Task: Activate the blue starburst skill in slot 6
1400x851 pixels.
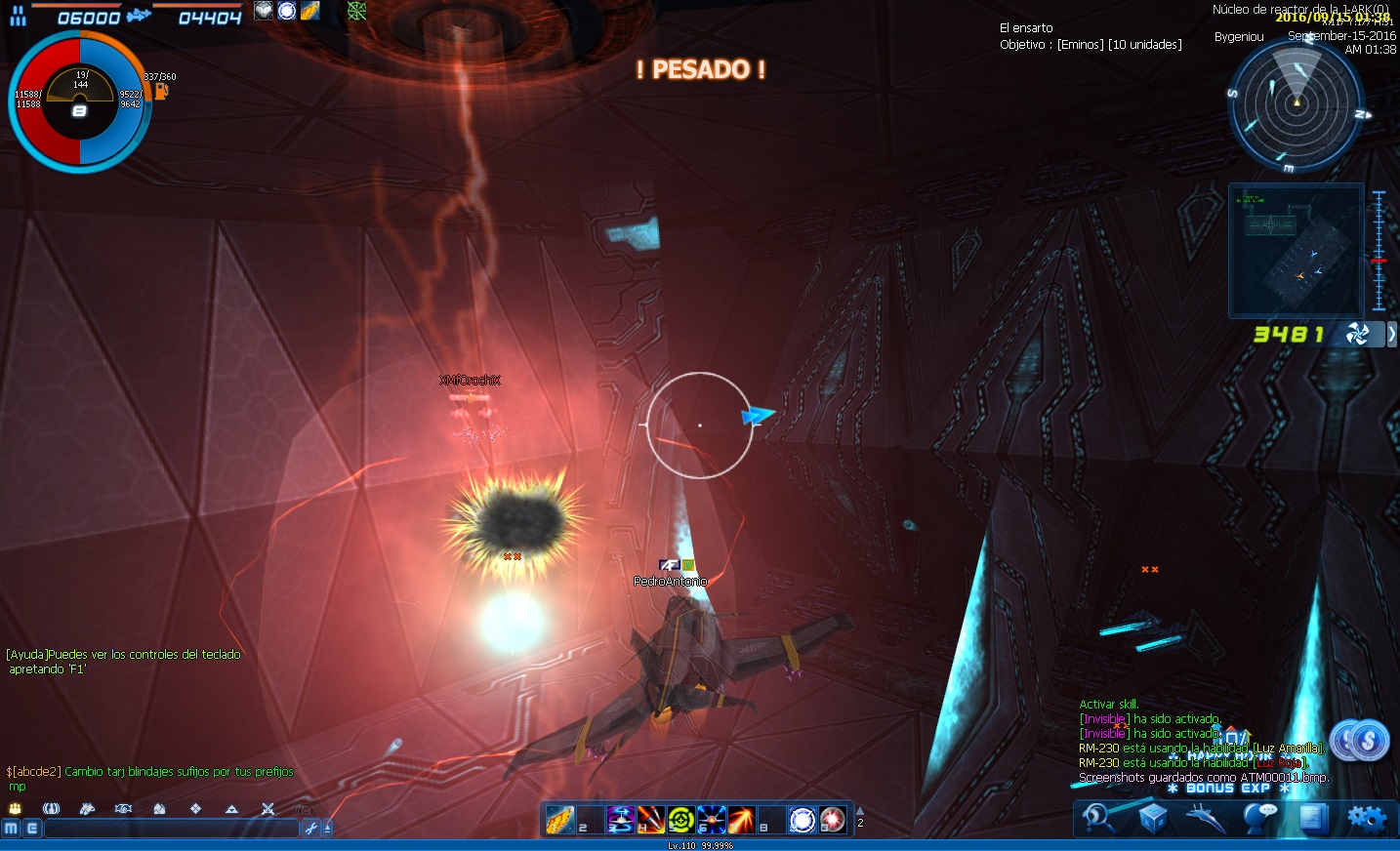Action: 711,820
